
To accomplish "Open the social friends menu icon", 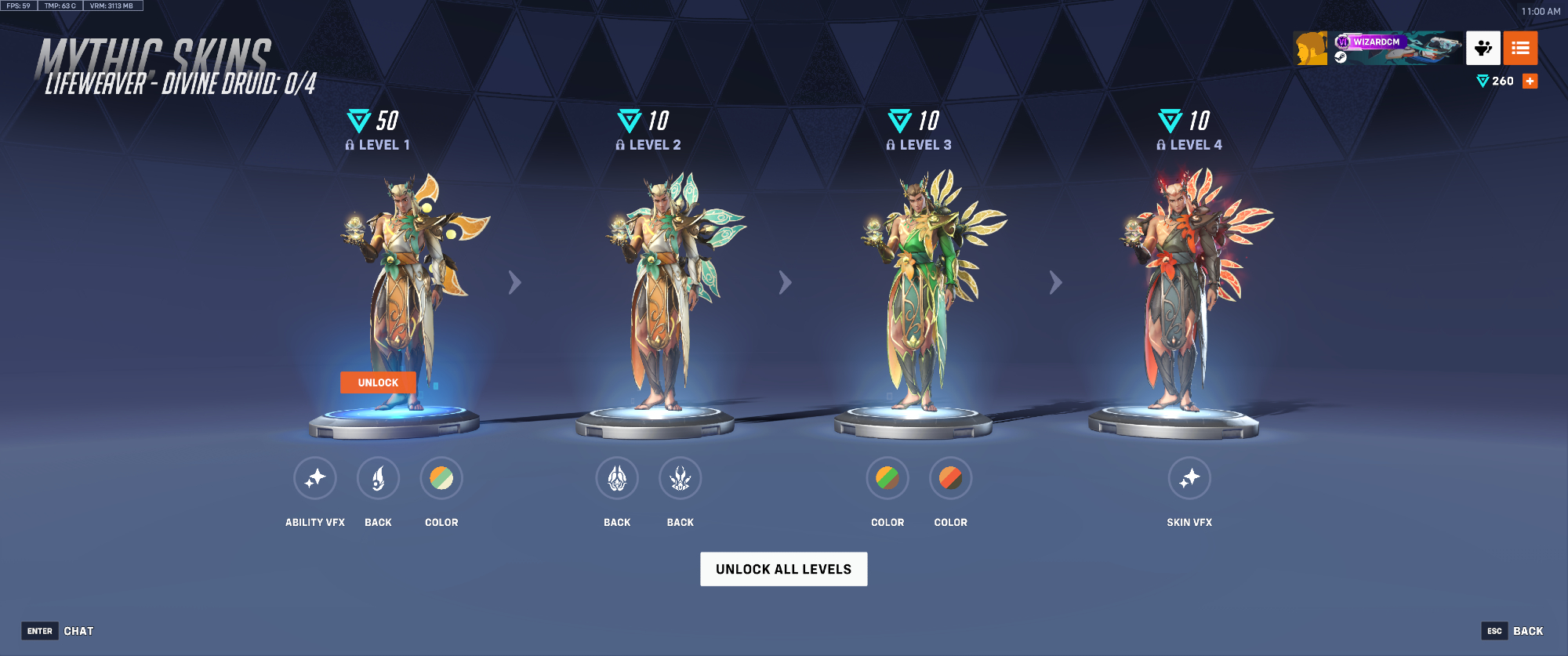I will [1483, 49].
